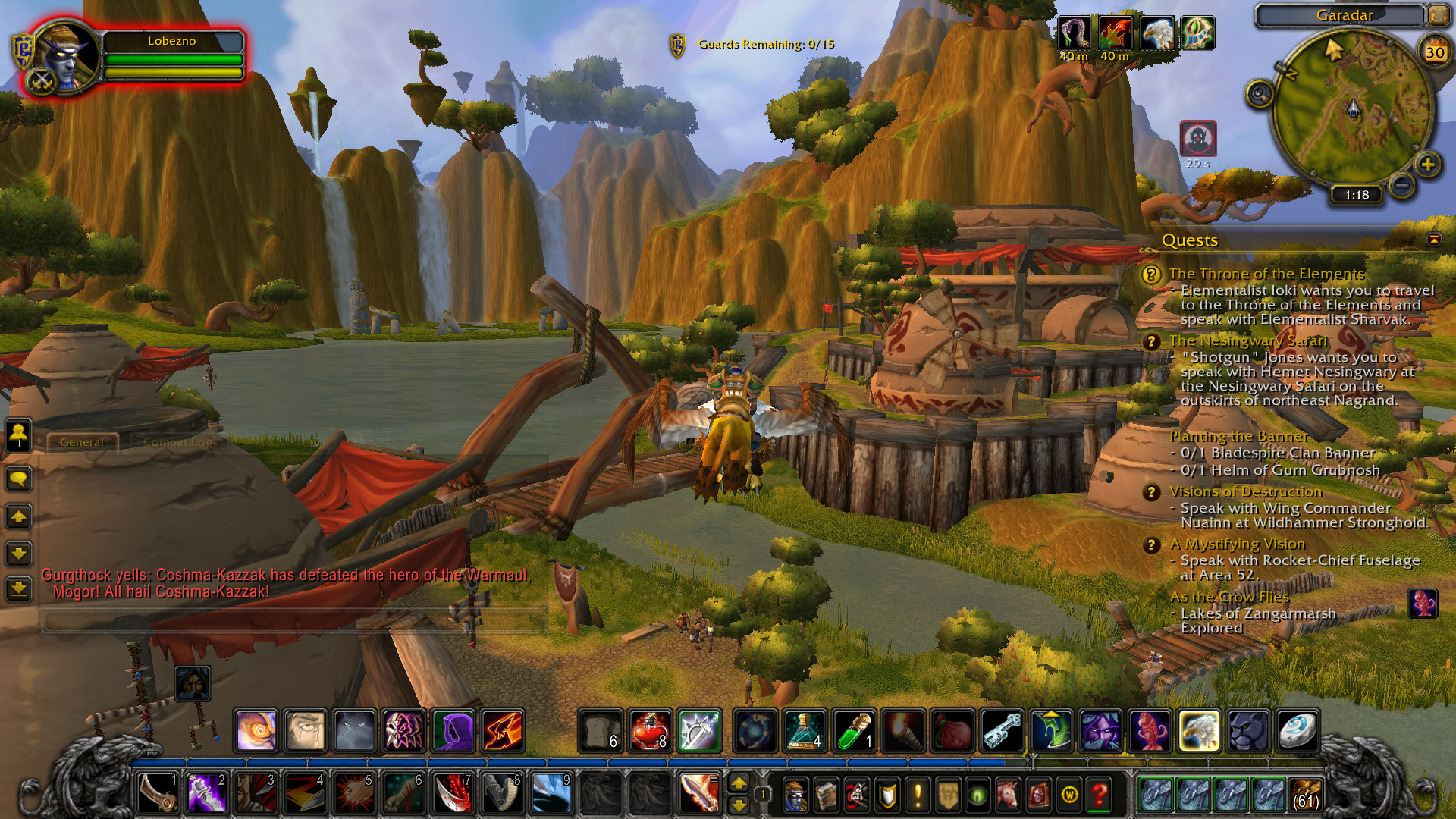Activate the white eagle aspect ability
This screenshot has height=819, width=1456.
tap(1199, 730)
